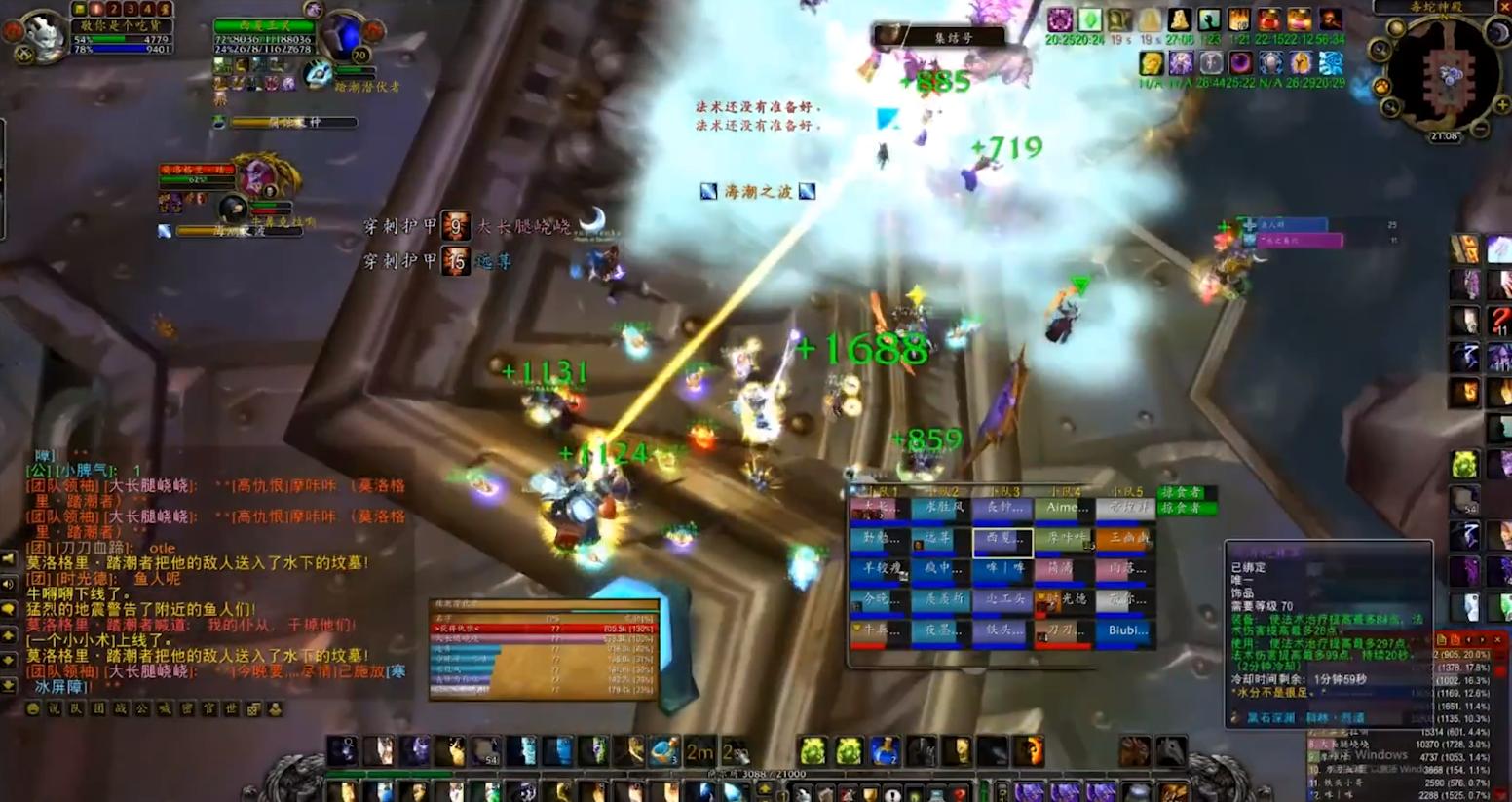Click the icy blue armor buff icon
This screenshot has height=802, width=1512.
pos(1330,63)
